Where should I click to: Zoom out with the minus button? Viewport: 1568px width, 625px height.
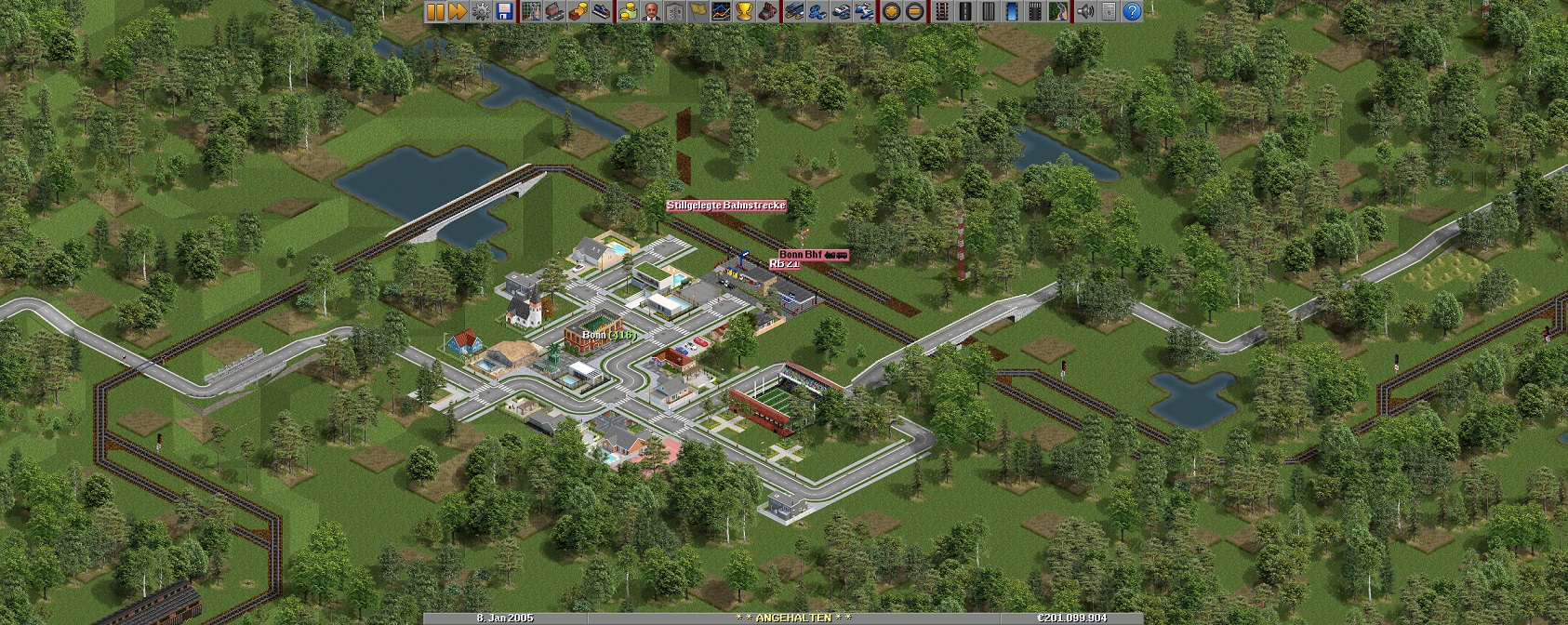tap(914, 11)
